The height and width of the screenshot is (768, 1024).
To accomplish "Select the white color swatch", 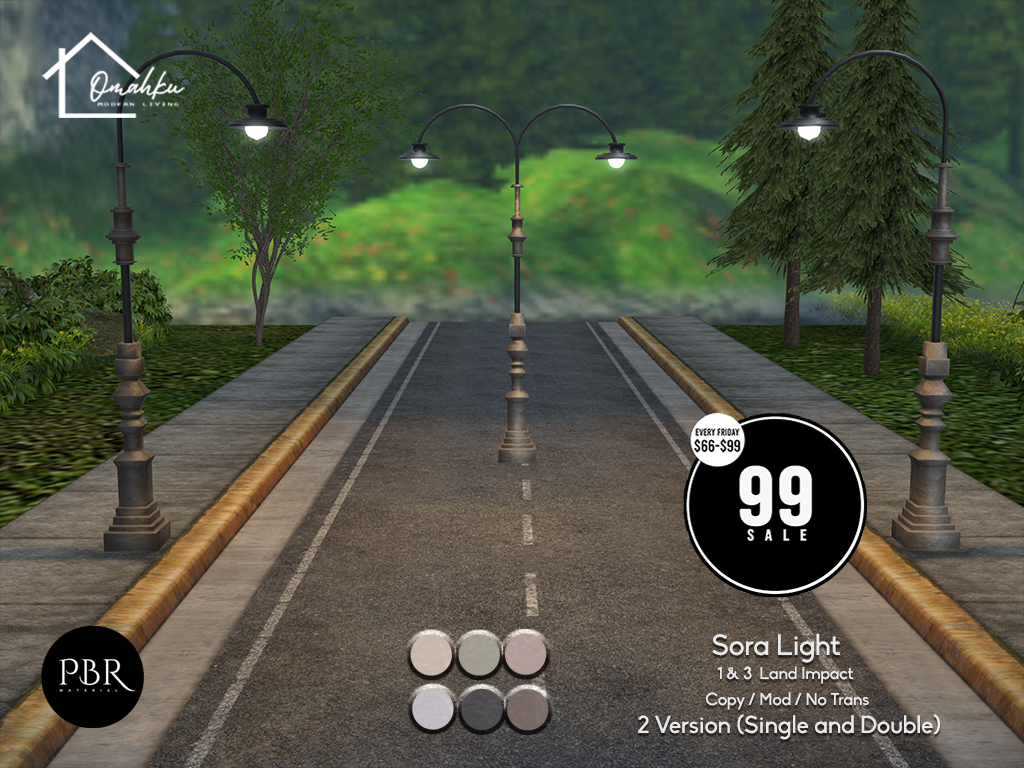I will 432,709.
